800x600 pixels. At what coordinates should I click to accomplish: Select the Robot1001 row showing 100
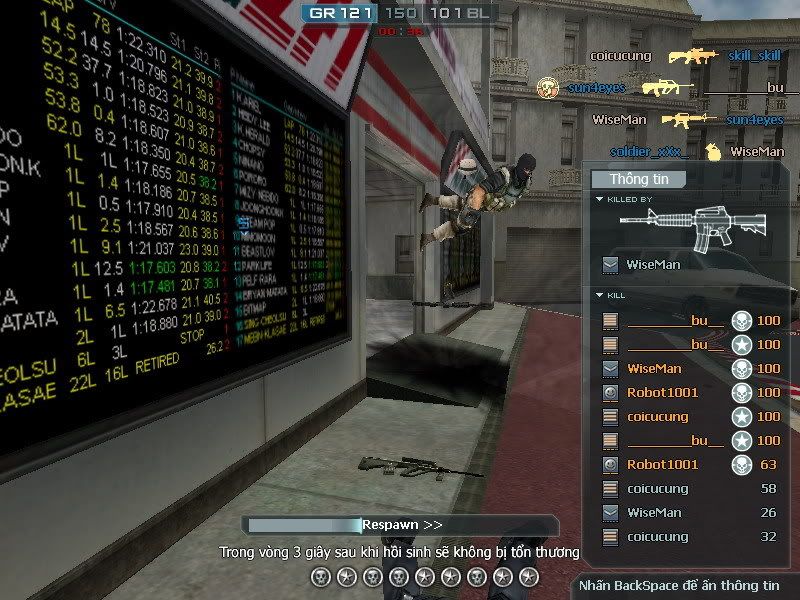pyautogui.click(x=690, y=392)
